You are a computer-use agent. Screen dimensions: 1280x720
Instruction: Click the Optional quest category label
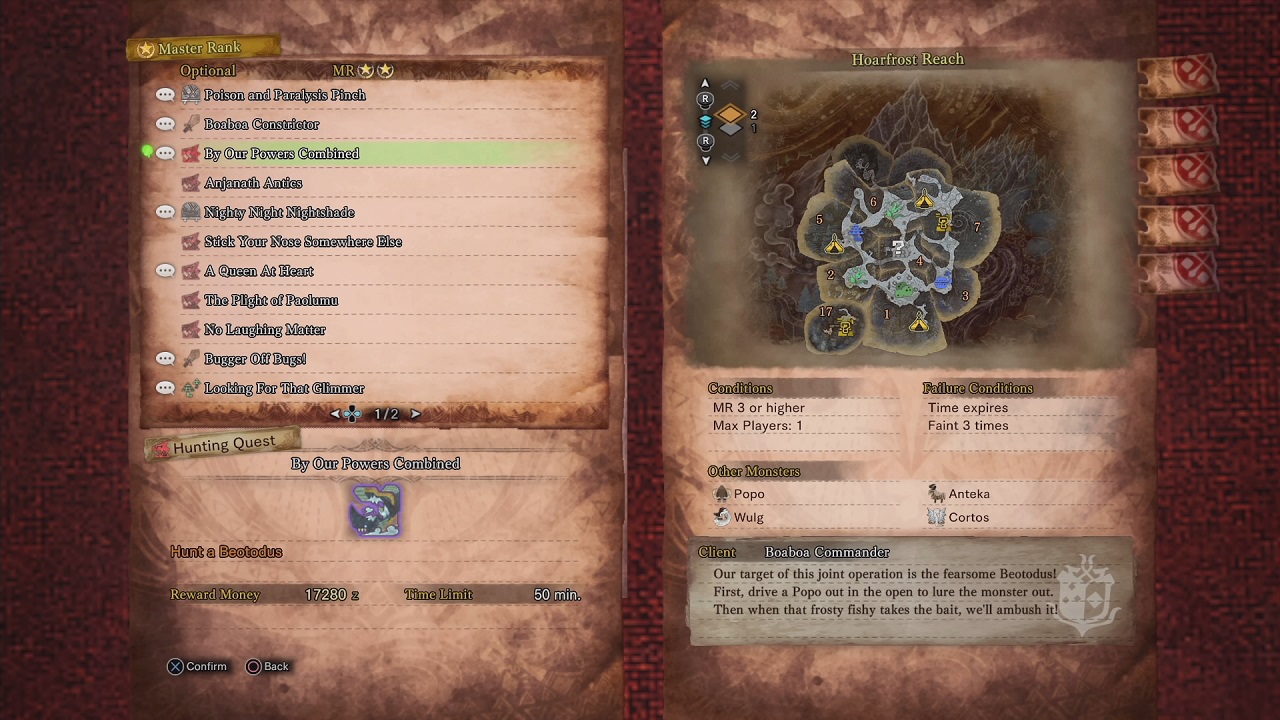207,70
